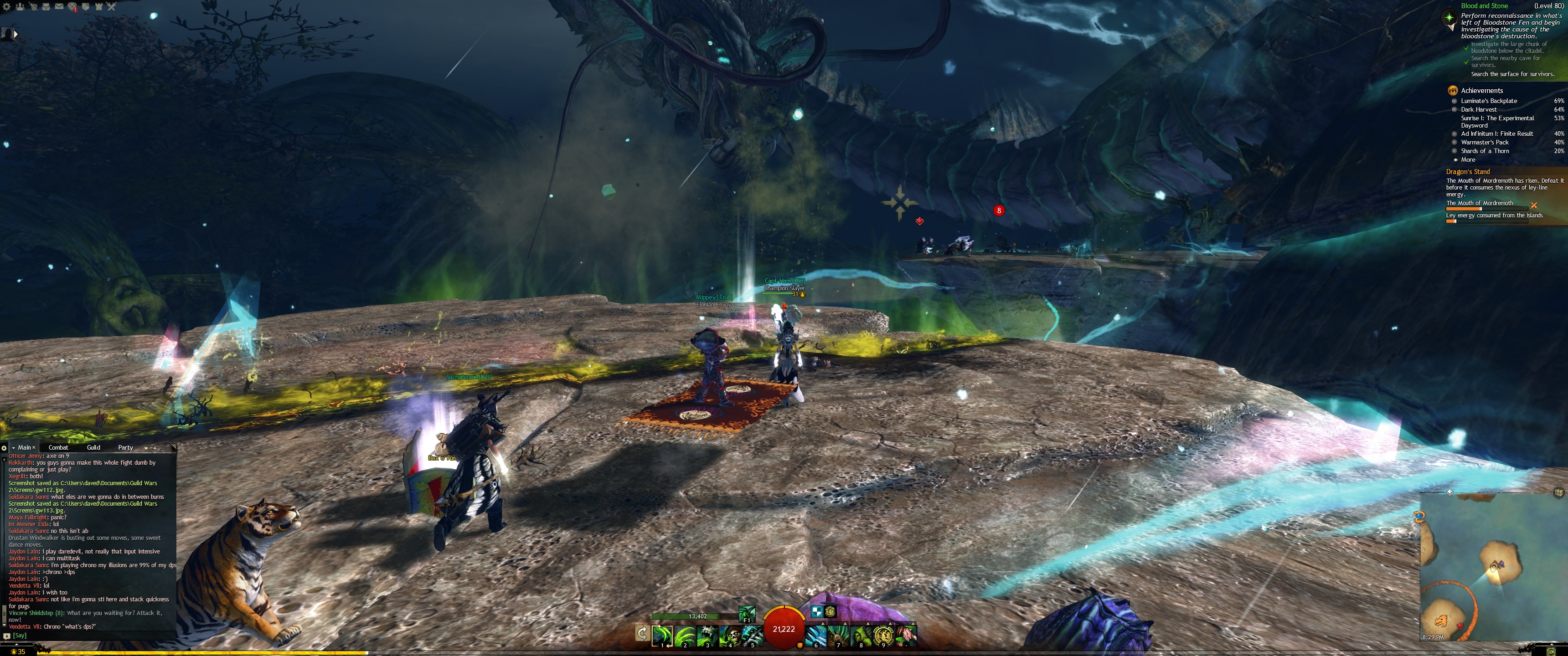Open the lion Trading Post icon
This screenshot has height=656, width=1568.
(72, 7)
